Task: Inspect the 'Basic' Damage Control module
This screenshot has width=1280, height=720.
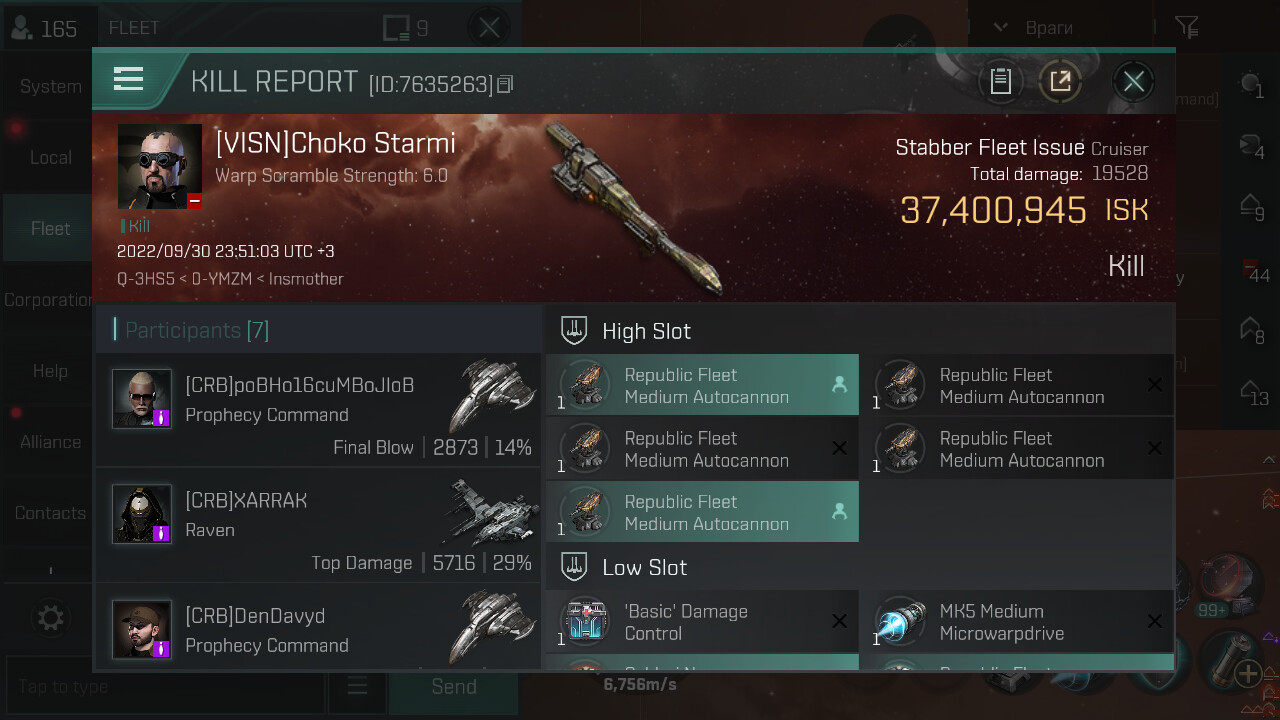Action: [702, 622]
